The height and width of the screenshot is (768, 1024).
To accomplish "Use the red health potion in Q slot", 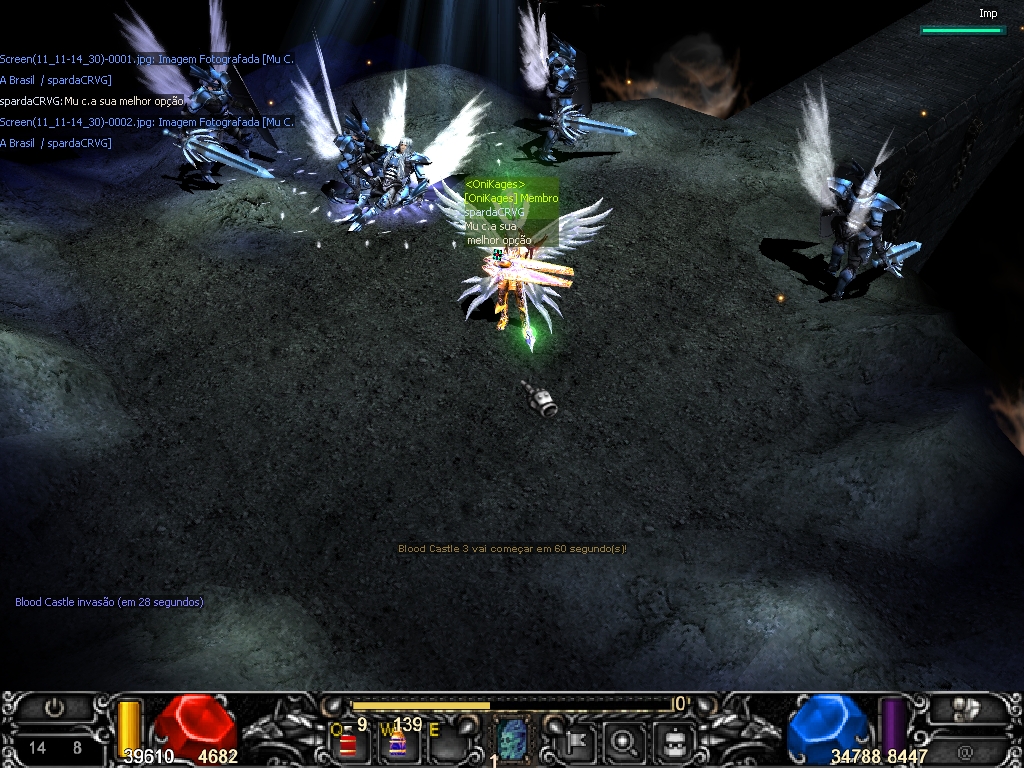I will pyautogui.click(x=348, y=743).
